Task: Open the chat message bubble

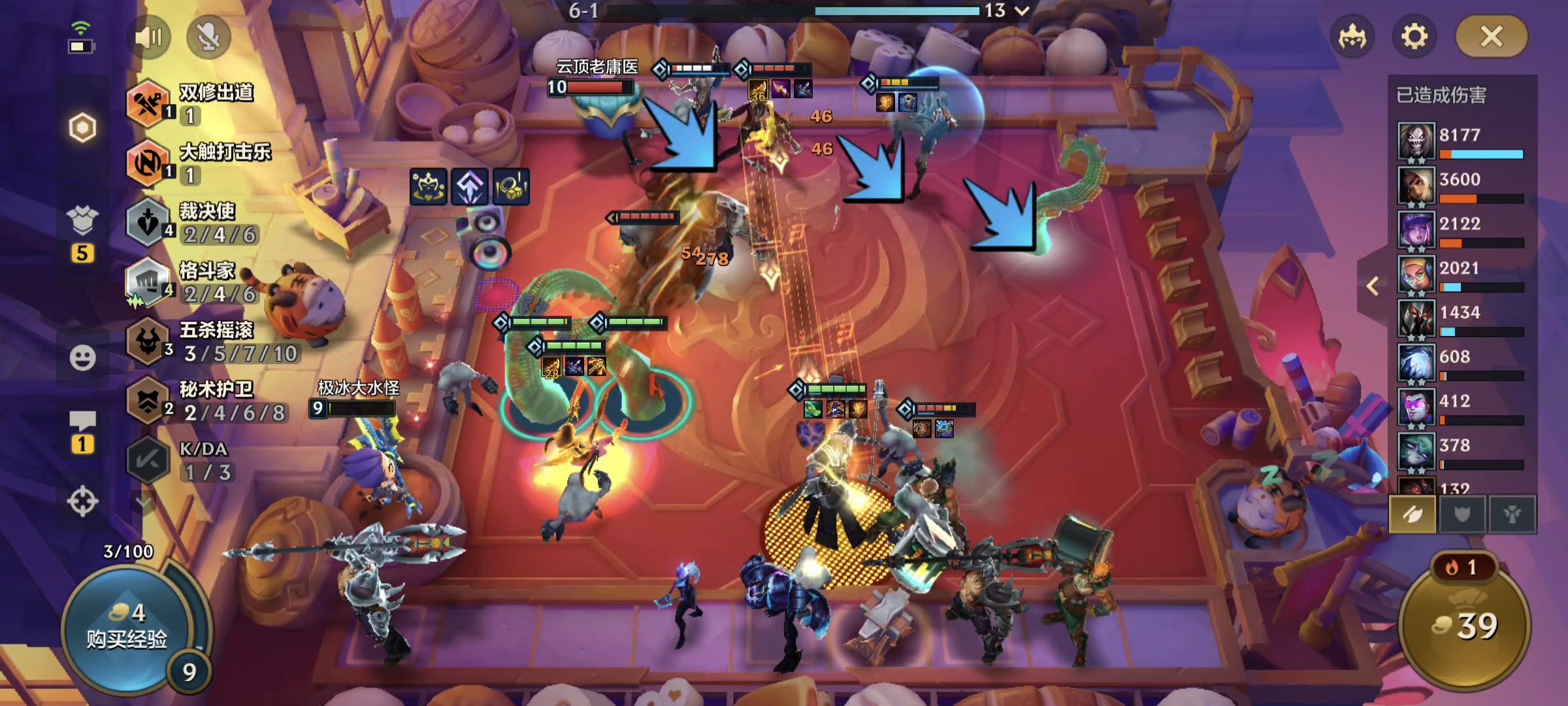Action: coord(82,422)
